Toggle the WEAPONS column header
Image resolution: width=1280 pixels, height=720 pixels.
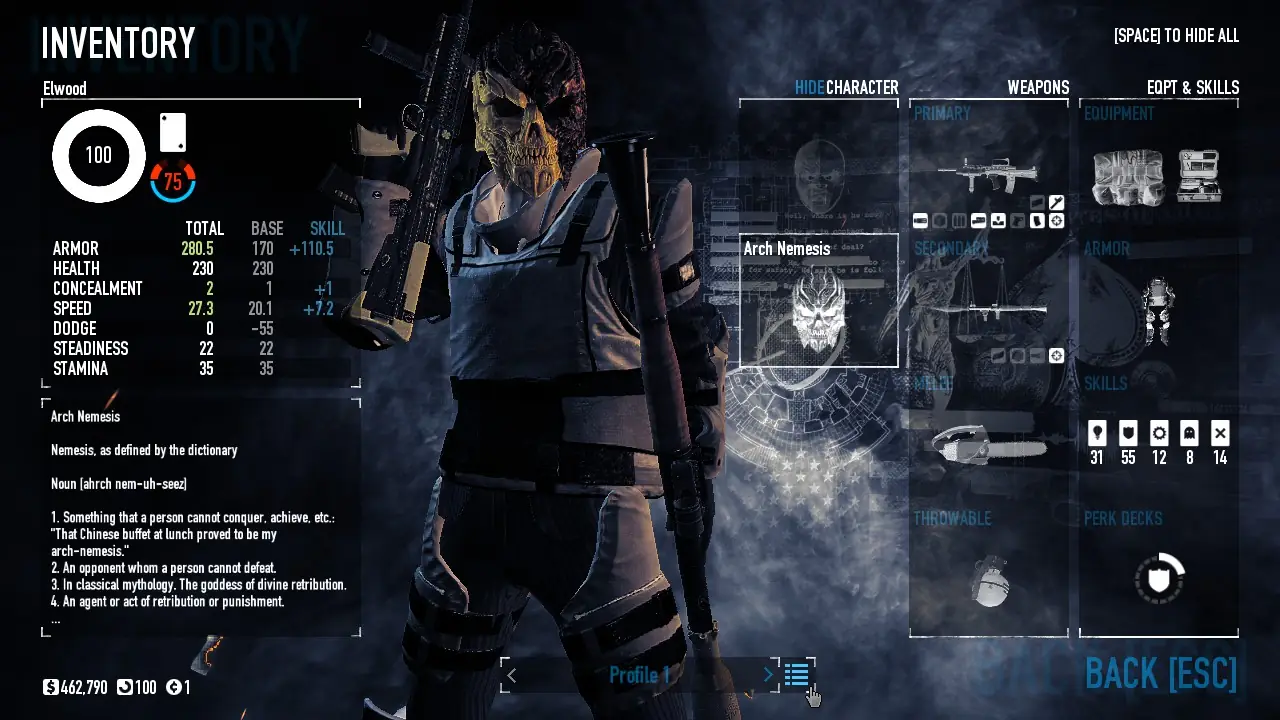tap(1038, 88)
